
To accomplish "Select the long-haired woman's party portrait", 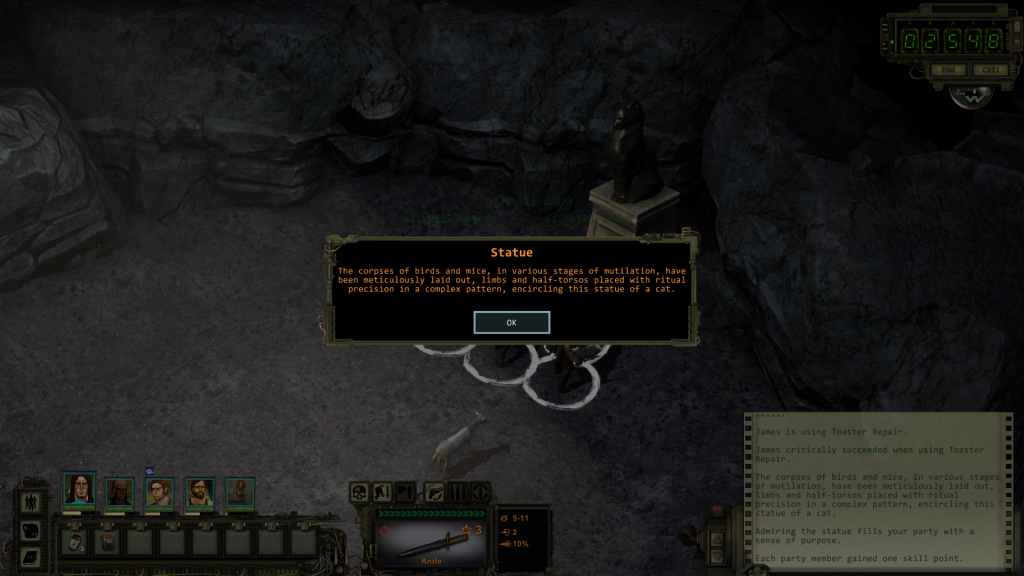I will [x=79, y=489].
